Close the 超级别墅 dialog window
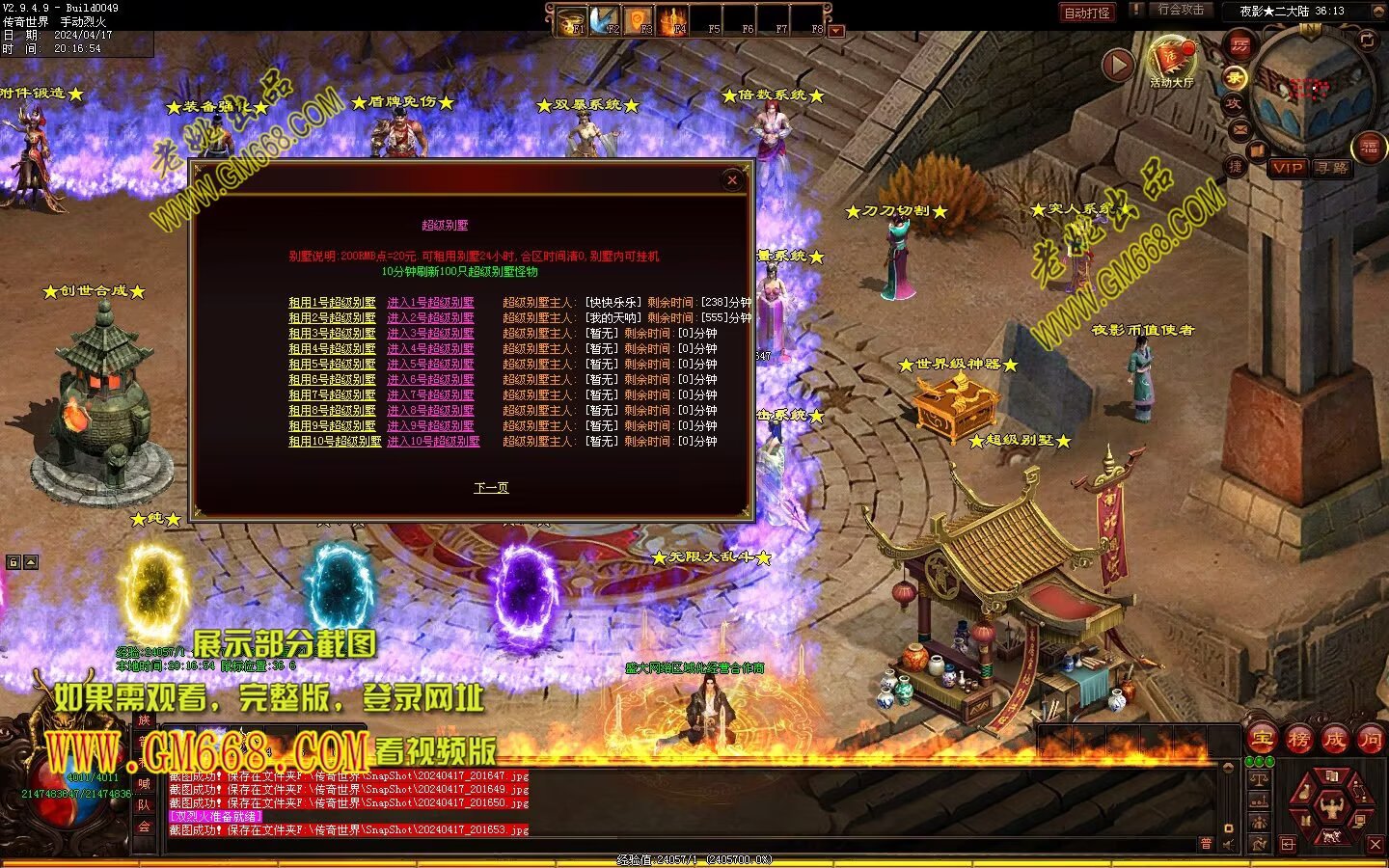Screen dimensions: 1389x868 tap(732, 180)
